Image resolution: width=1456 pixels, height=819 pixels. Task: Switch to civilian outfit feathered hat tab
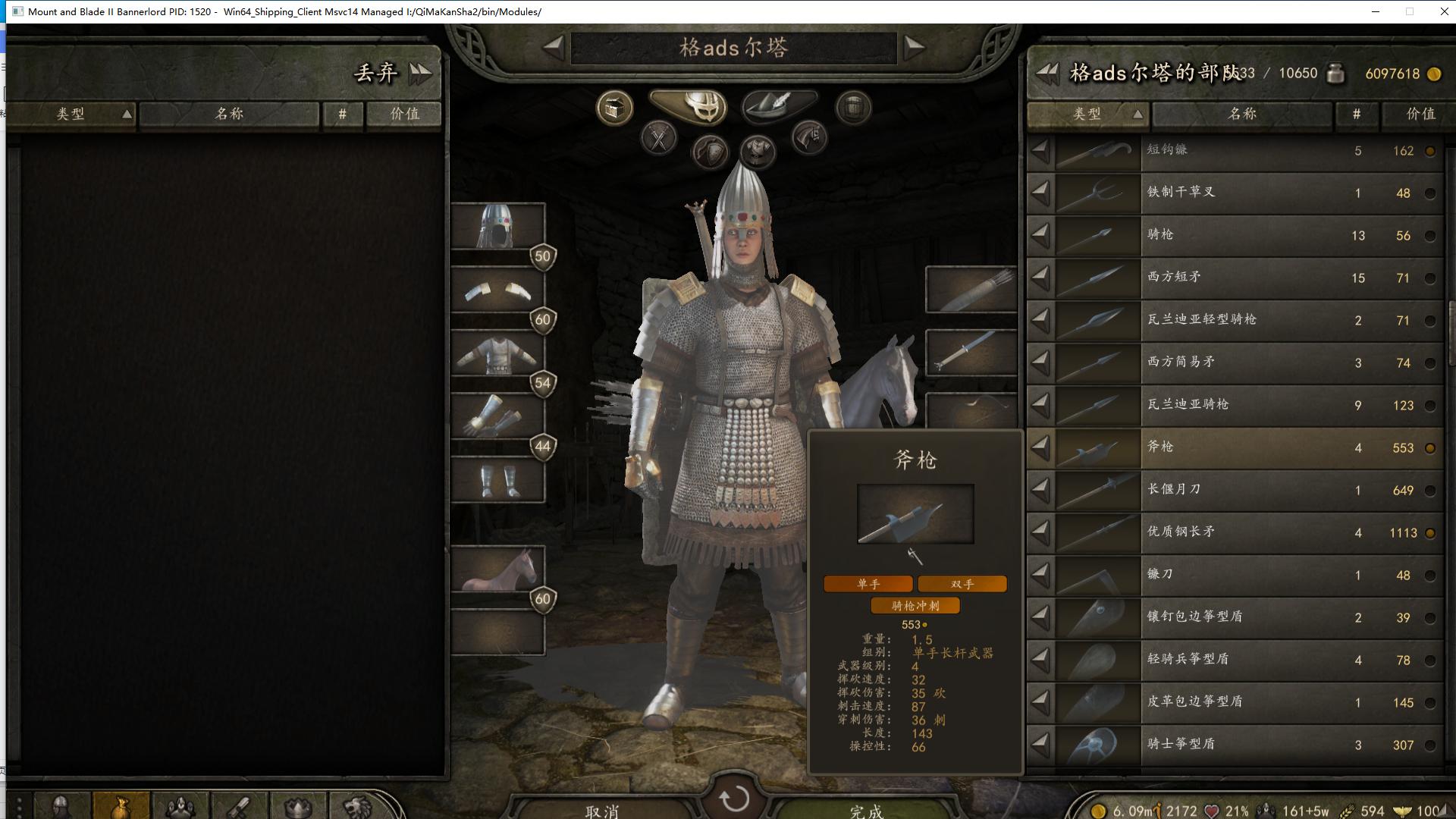(779, 105)
